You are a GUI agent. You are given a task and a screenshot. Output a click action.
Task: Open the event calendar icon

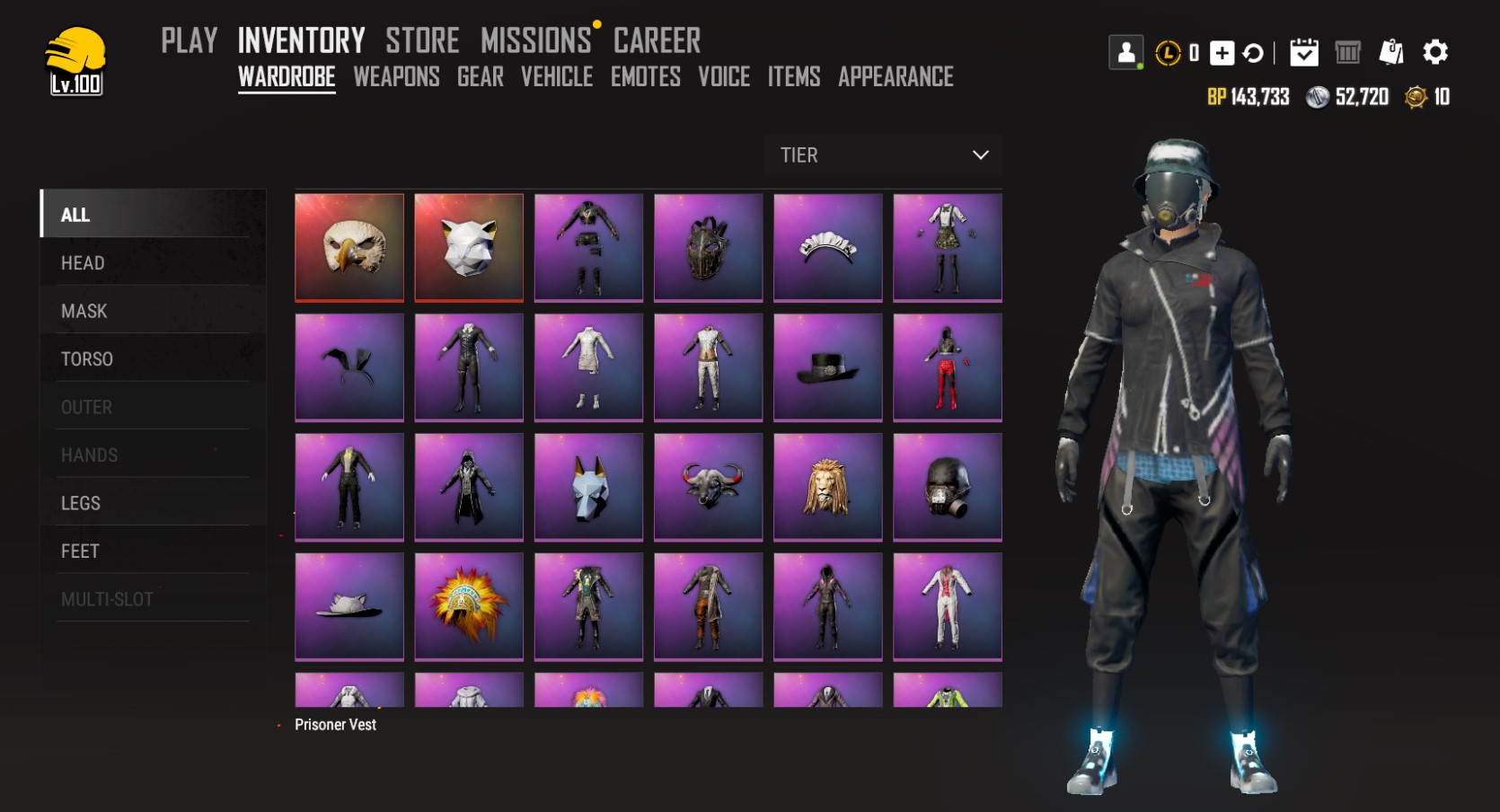1305,53
